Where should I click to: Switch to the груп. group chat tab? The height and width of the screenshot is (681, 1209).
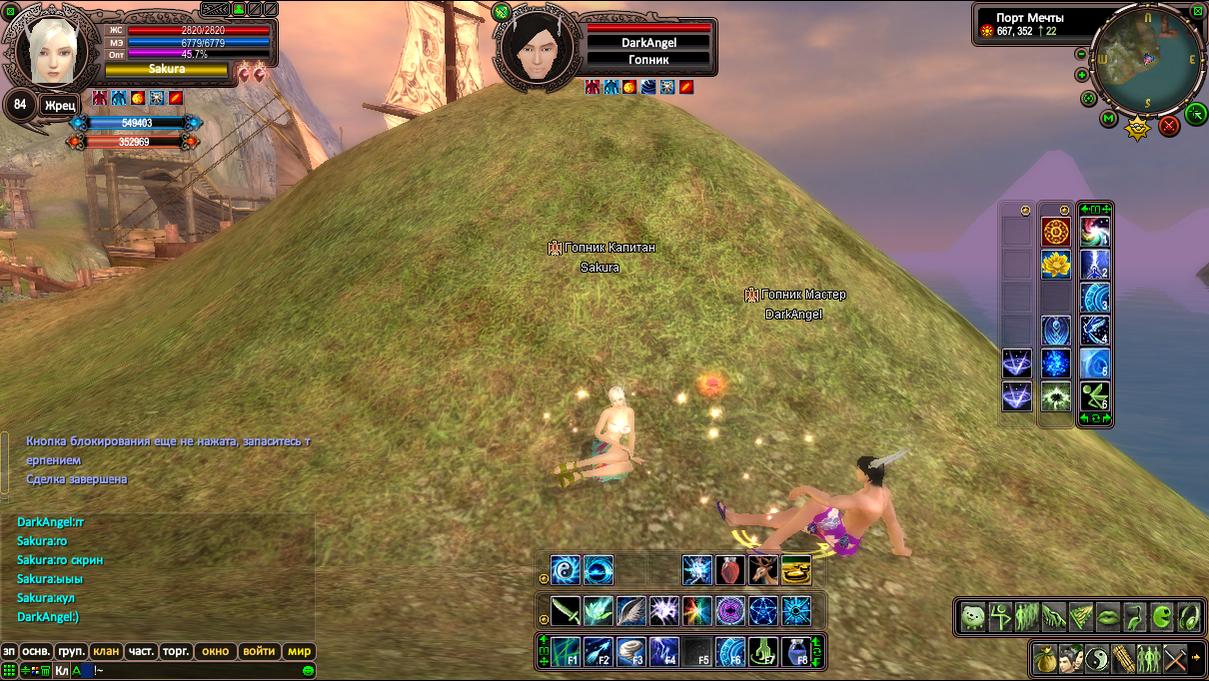(71, 651)
